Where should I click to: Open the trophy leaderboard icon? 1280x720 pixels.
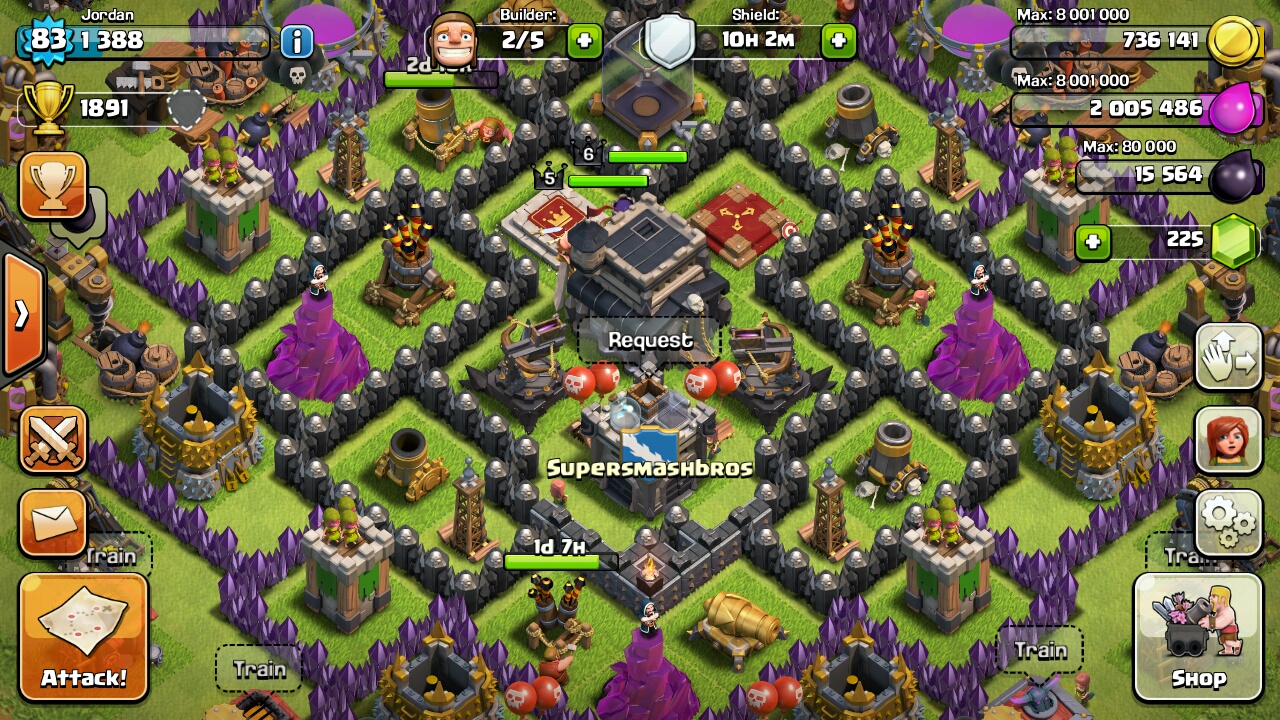click(51, 186)
